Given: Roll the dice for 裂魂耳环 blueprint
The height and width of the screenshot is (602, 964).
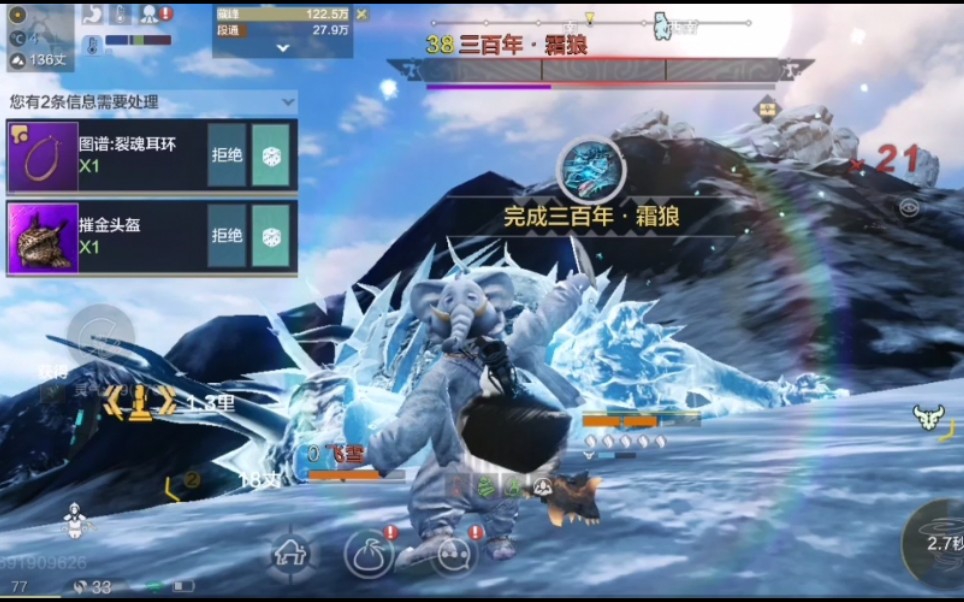Looking at the screenshot, I should click(x=270, y=155).
